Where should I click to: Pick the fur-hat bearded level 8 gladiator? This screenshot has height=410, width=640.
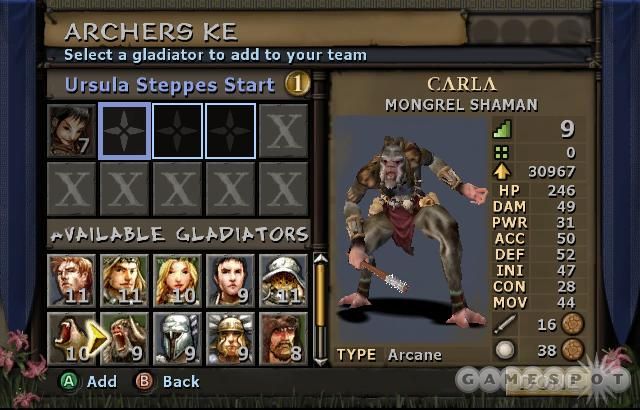[284, 338]
